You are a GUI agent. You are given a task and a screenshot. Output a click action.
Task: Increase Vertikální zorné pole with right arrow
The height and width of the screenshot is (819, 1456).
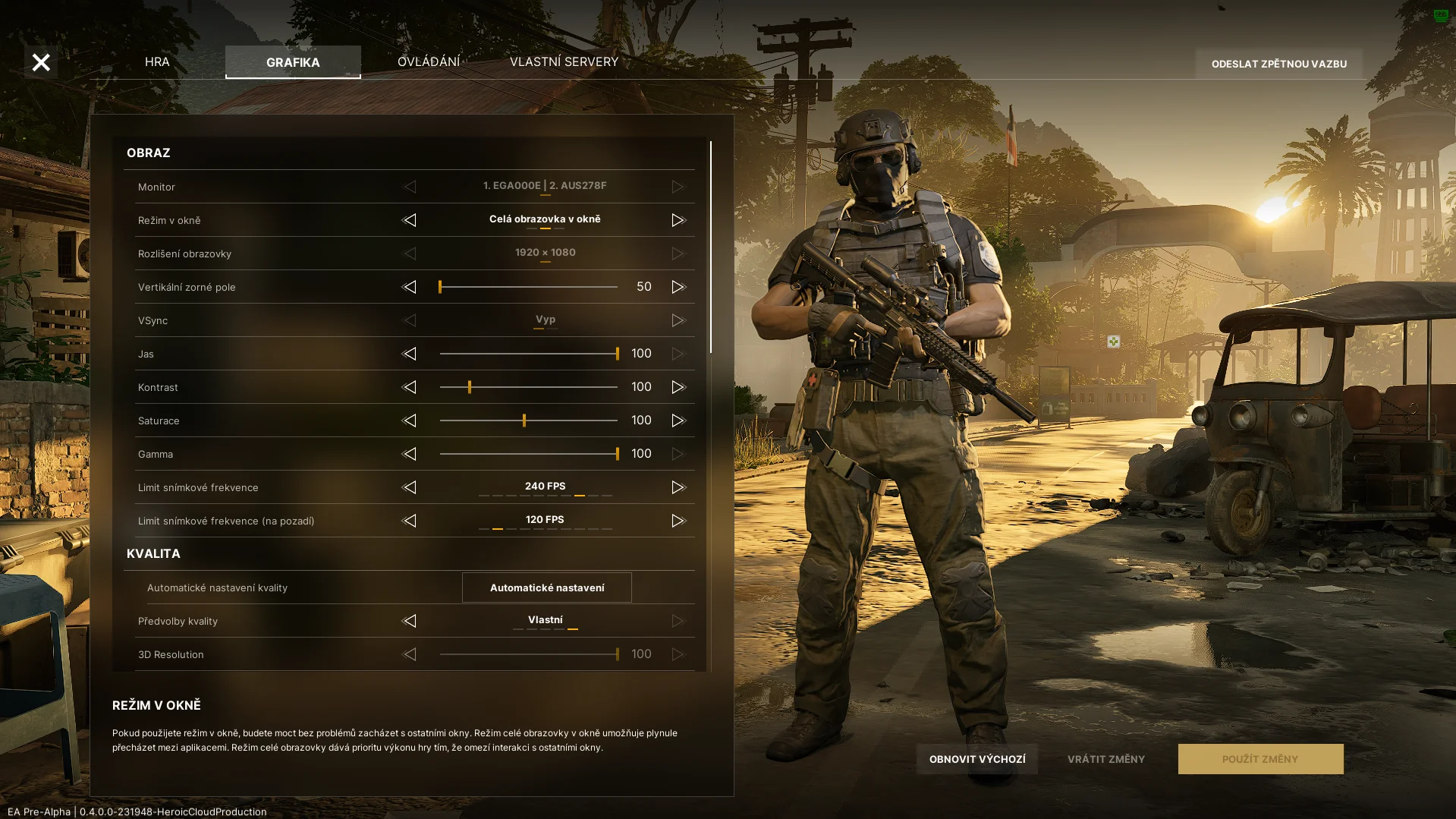pos(678,287)
